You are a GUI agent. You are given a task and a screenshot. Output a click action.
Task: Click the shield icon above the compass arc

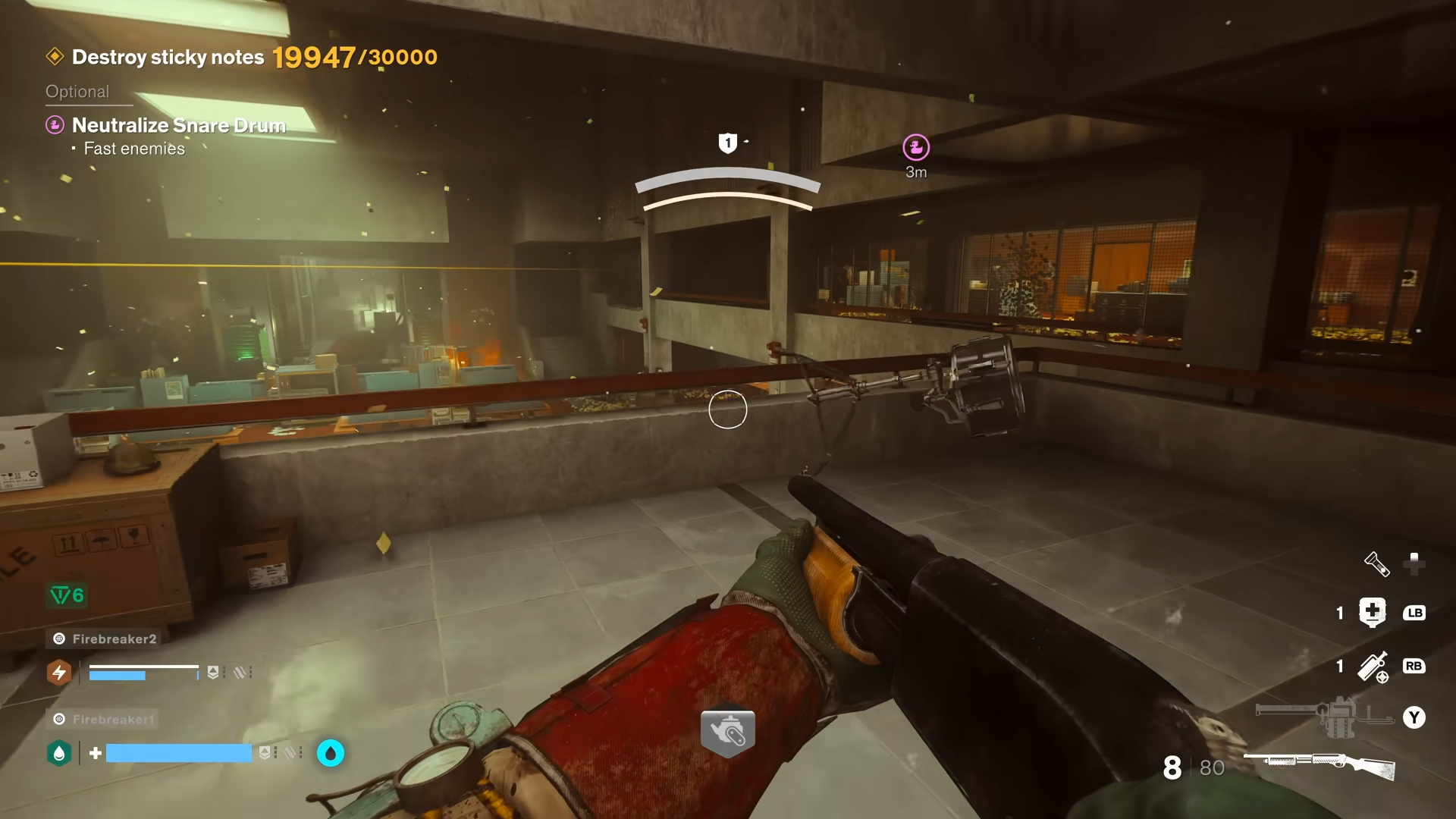[x=728, y=143]
